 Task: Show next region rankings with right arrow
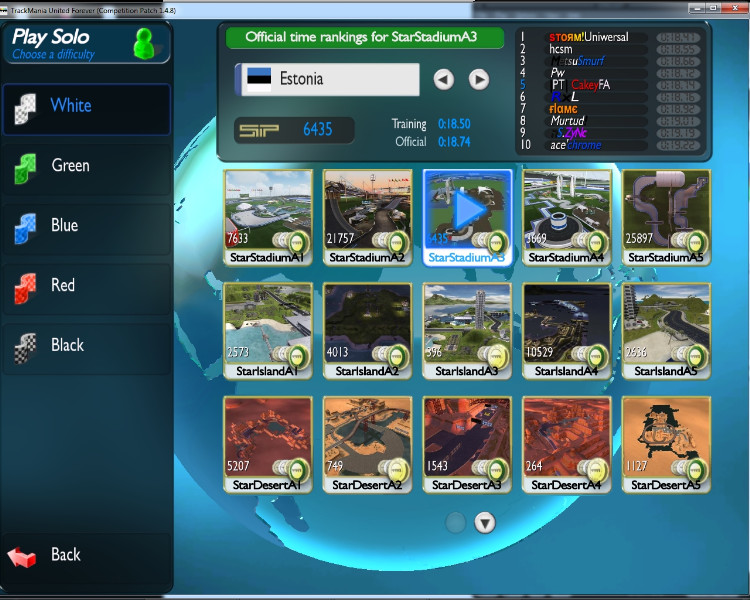(x=479, y=79)
